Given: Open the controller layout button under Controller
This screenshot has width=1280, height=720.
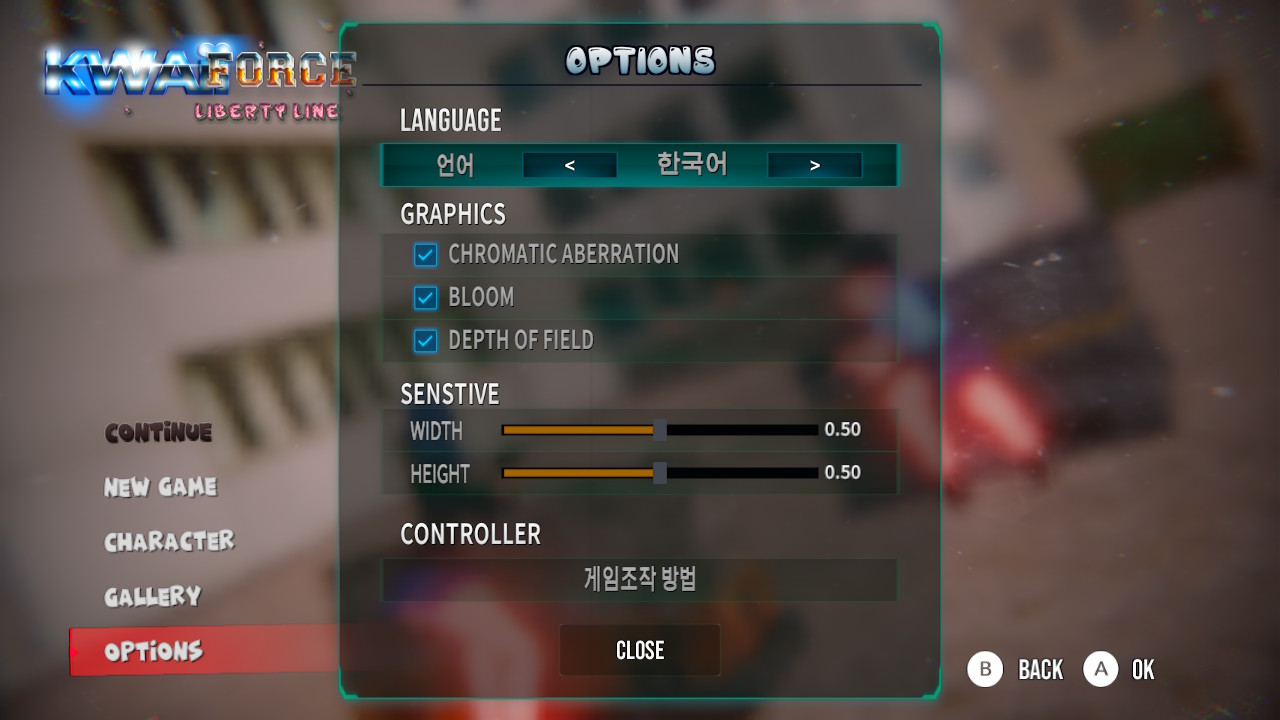Looking at the screenshot, I should 639,579.
